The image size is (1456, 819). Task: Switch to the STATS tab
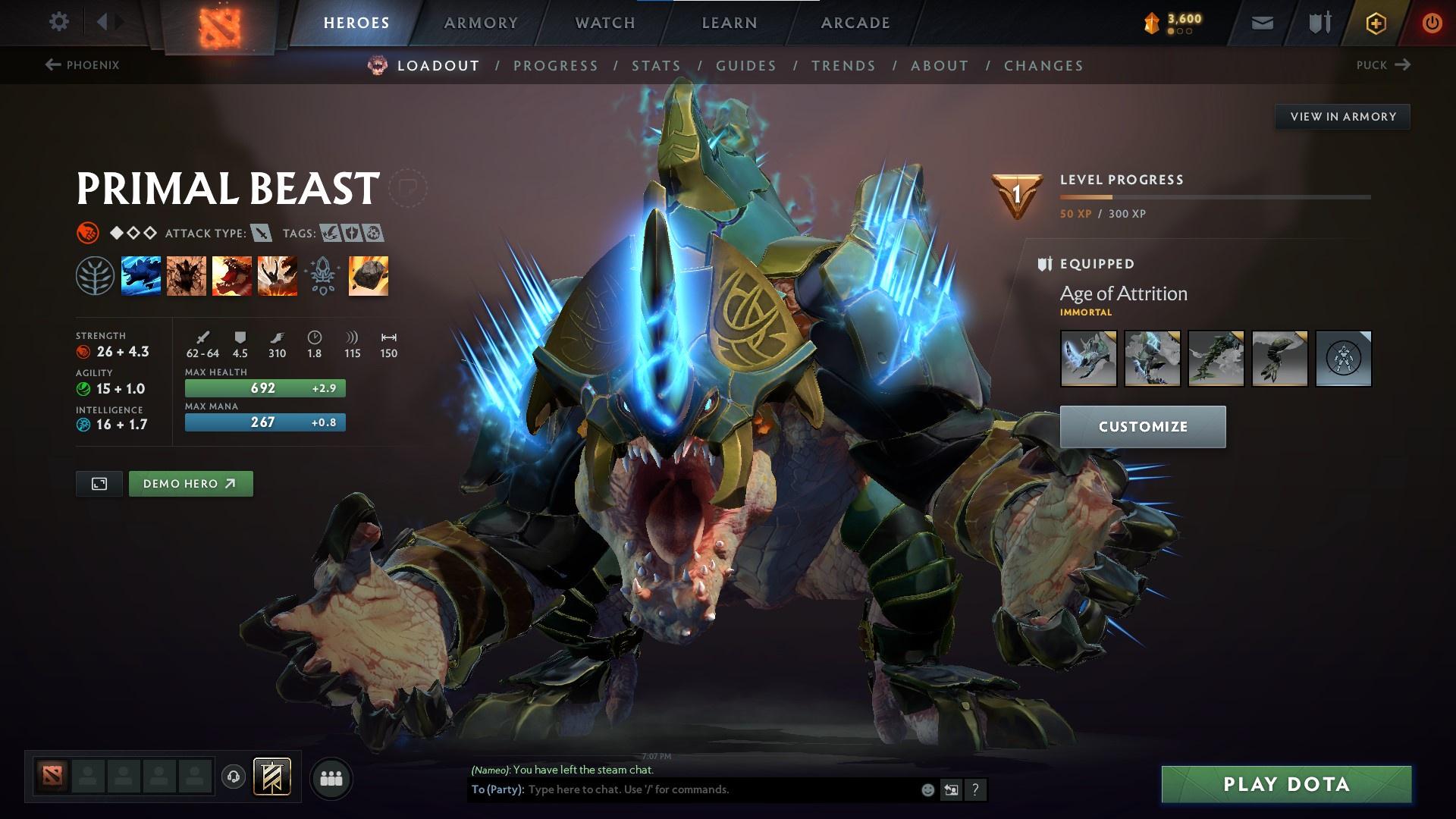point(657,66)
